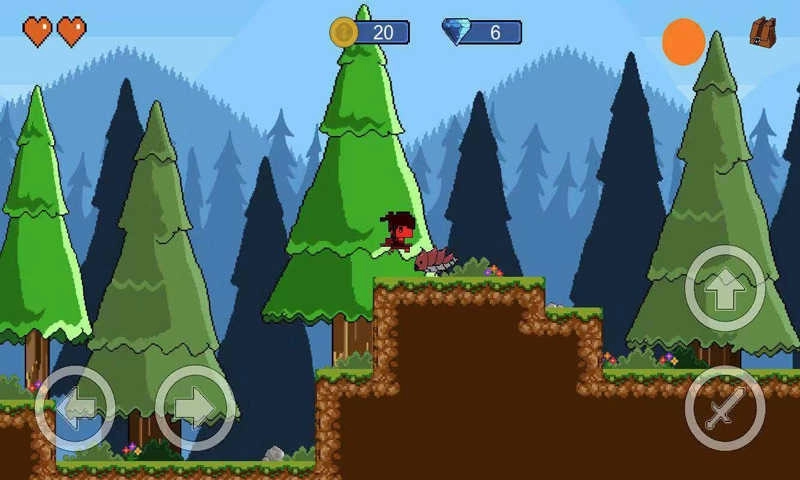This screenshot has height=480, width=800.
Task: Open the brown backpack icon
Action: [x=763, y=32]
